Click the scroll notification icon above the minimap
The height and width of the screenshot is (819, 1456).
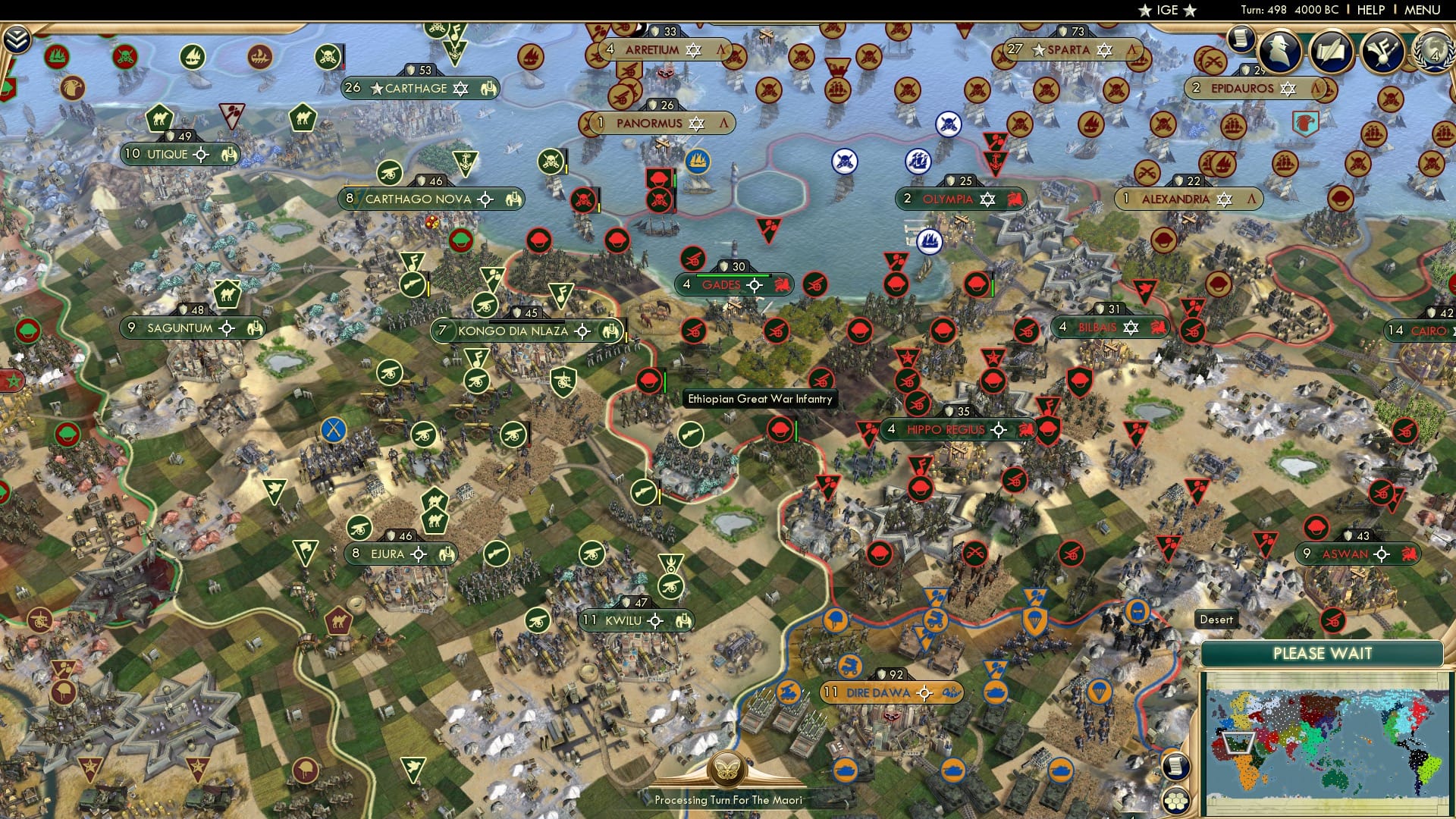click(1176, 766)
